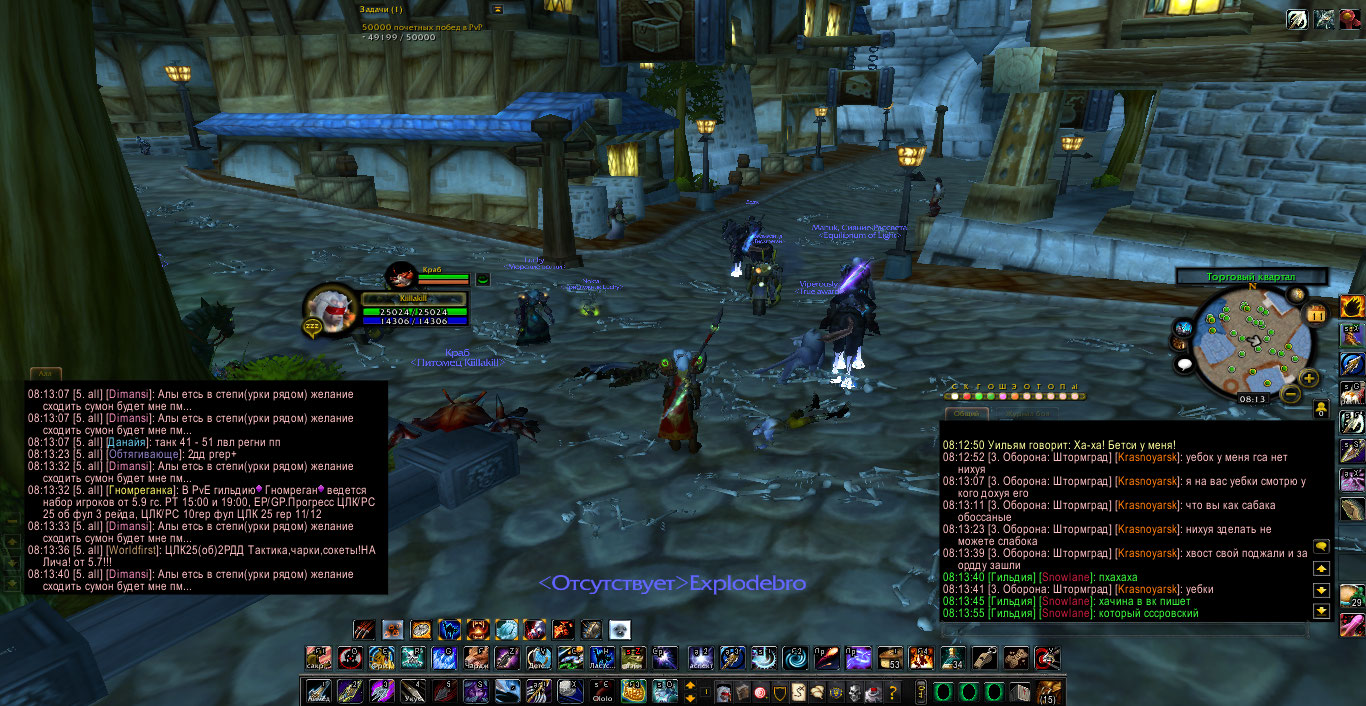Open the calendar button beside the minimap

(x=1316, y=313)
